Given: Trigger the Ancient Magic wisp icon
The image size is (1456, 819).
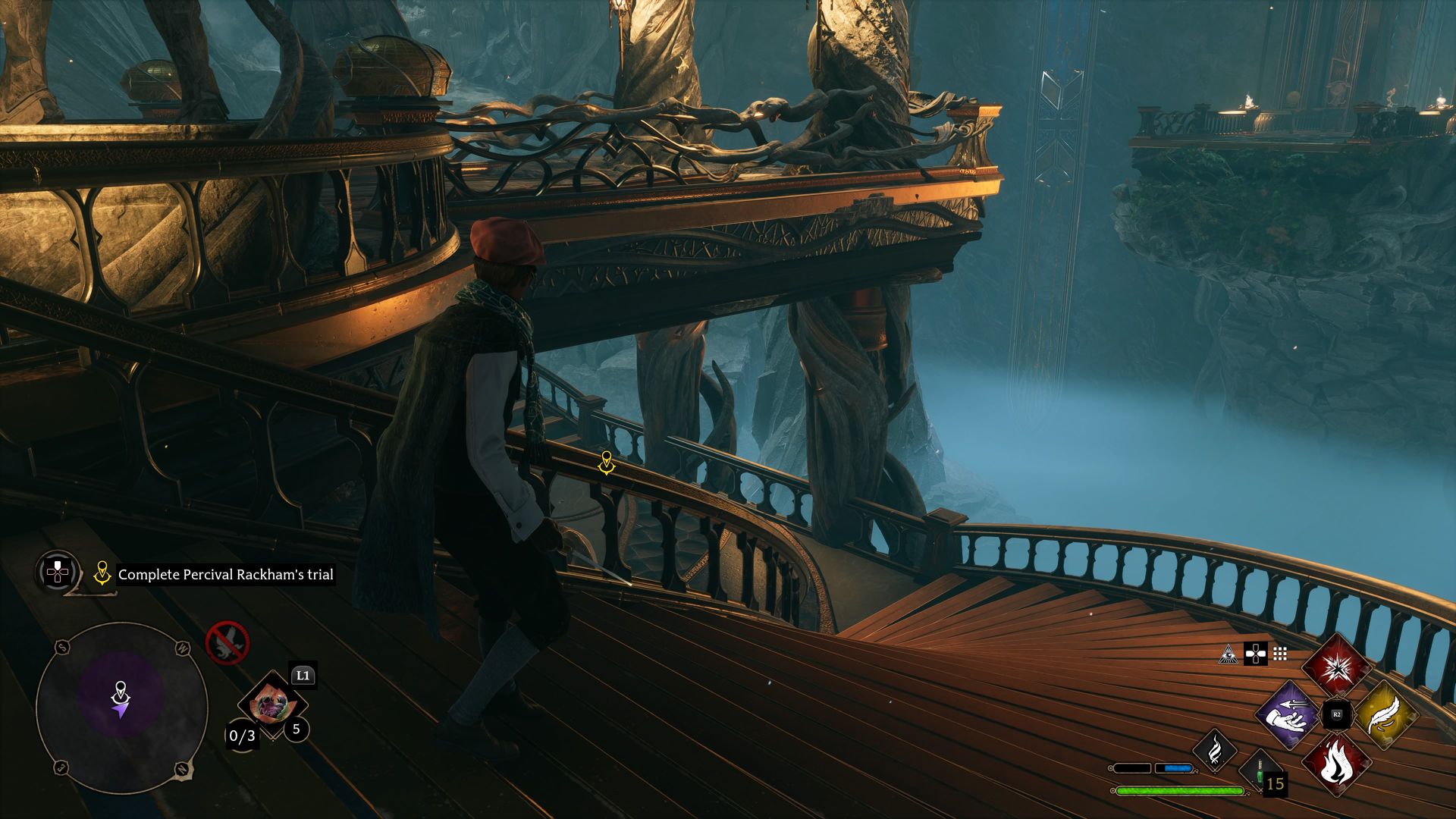Looking at the screenshot, I should pos(1214,750).
